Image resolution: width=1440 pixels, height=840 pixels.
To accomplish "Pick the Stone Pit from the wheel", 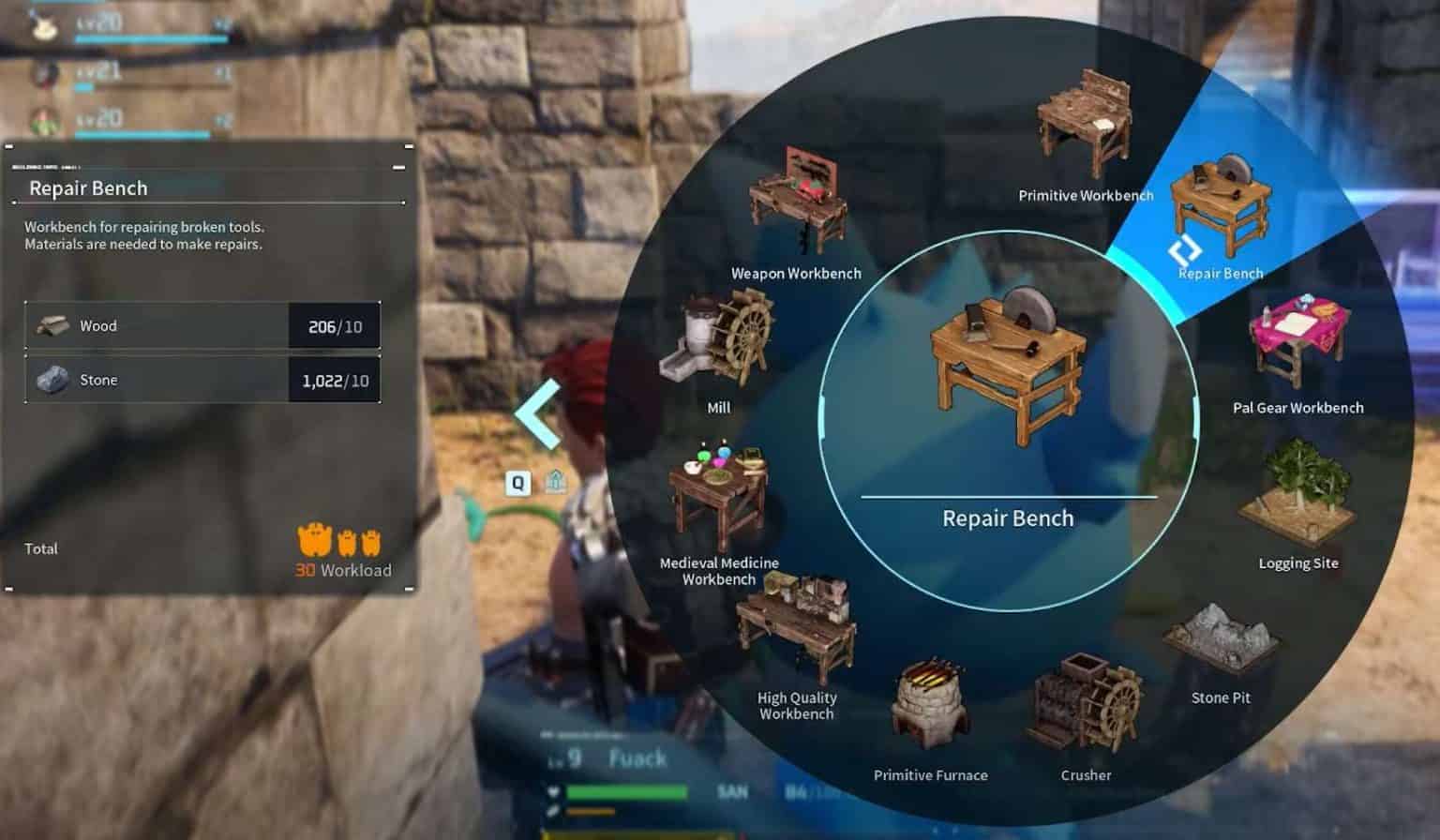I will click(1219, 637).
